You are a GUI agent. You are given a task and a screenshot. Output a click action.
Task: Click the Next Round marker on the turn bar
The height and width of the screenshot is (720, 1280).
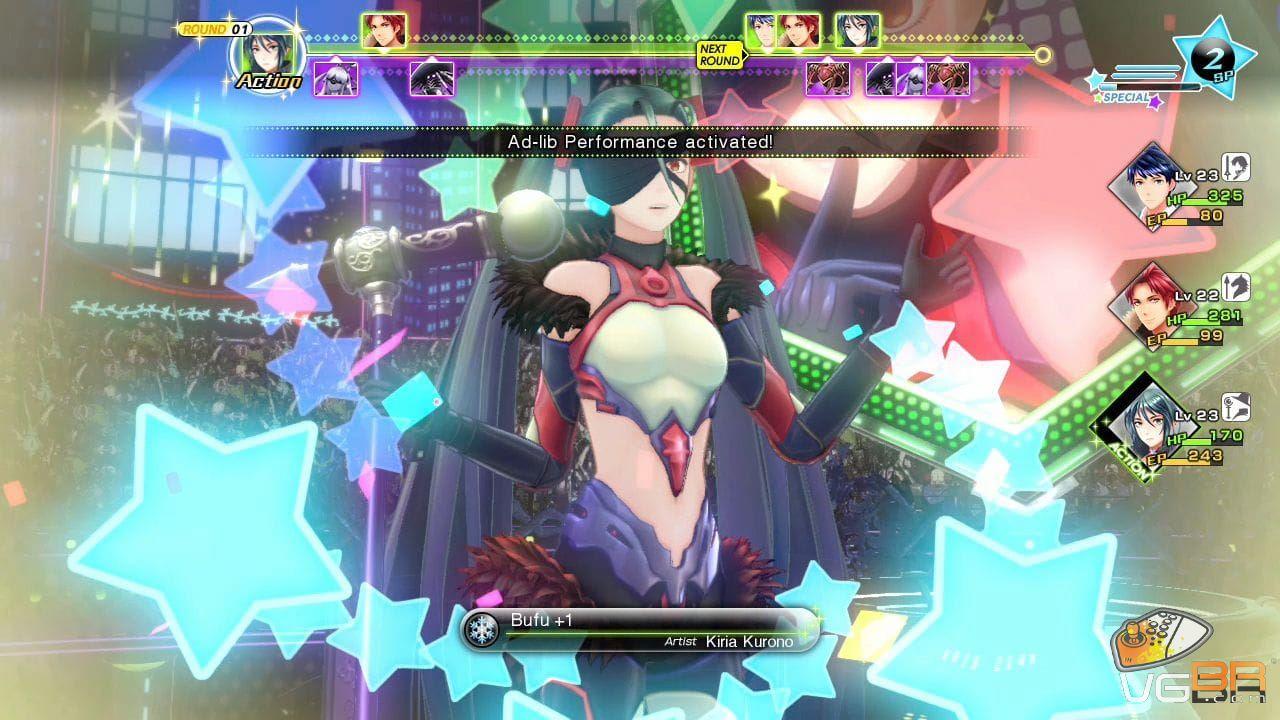tap(720, 54)
